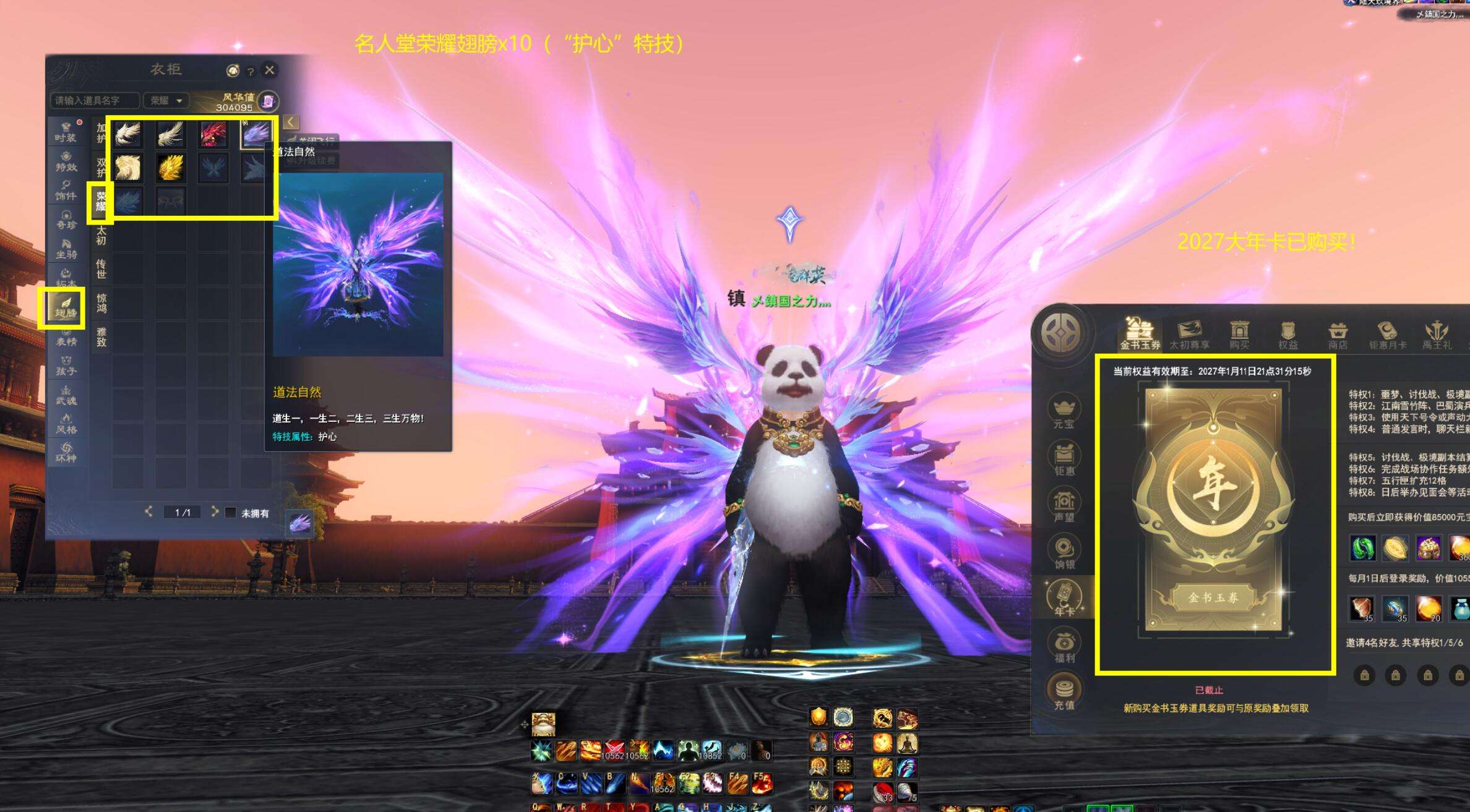
Task: Select the red feathered wings slot
Action: tap(213, 134)
